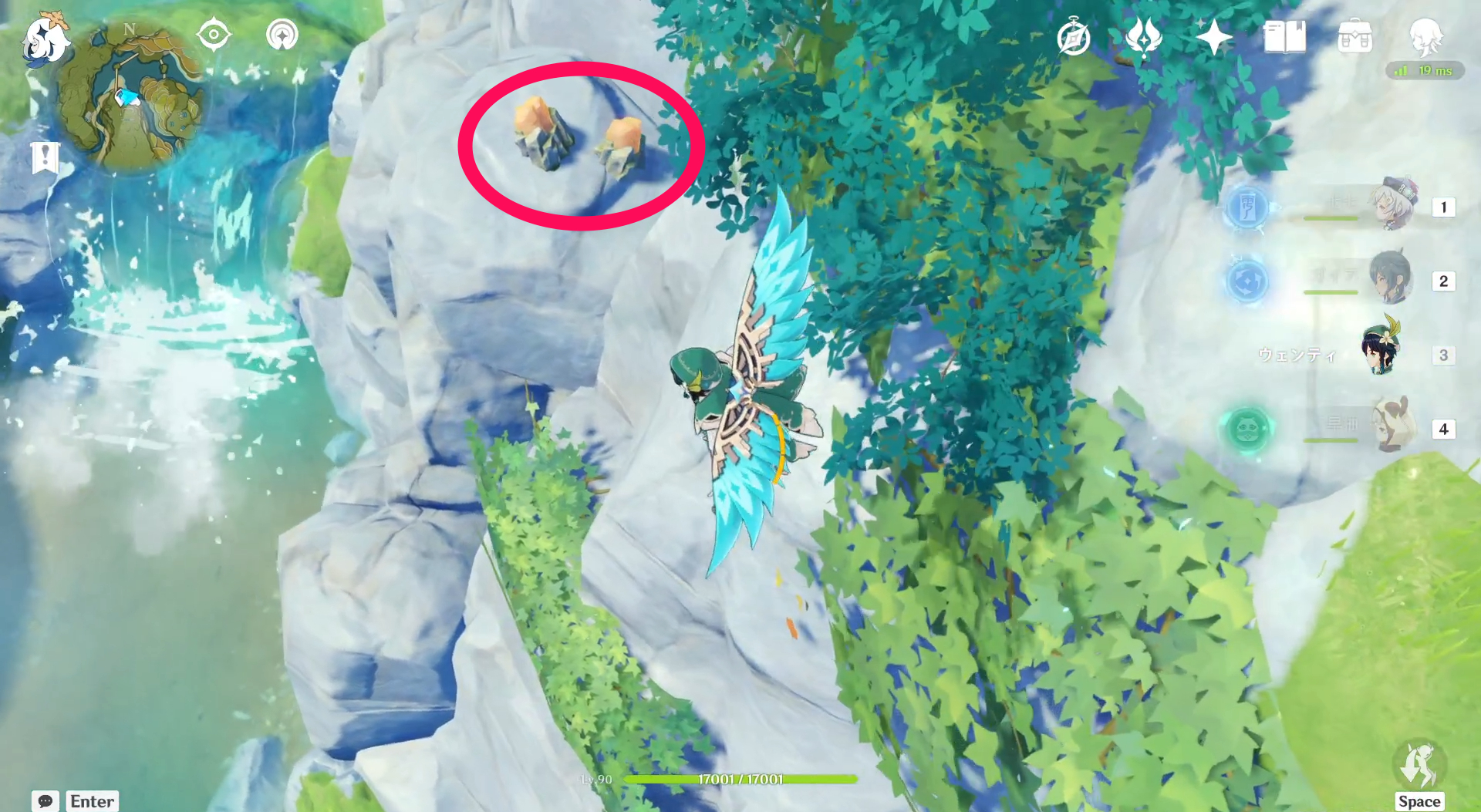Viewport: 1481px width, 812px height.
Task: Open the Paimon menu icon
Action: [x=44, y=39]
